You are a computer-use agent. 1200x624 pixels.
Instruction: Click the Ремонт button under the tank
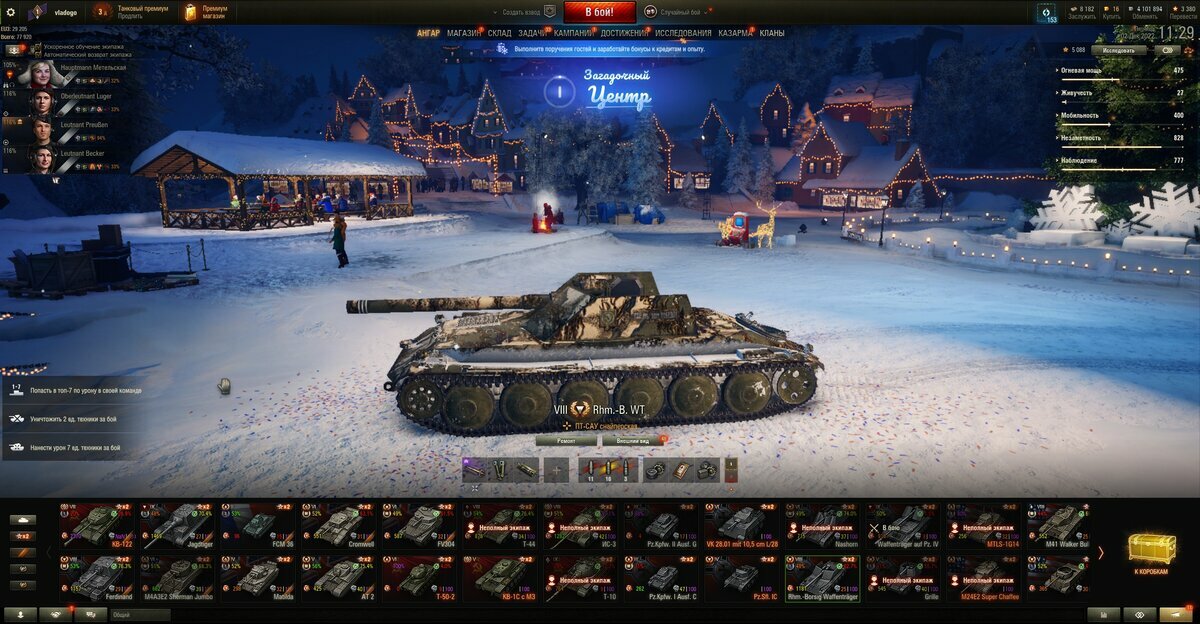[566, 440]
